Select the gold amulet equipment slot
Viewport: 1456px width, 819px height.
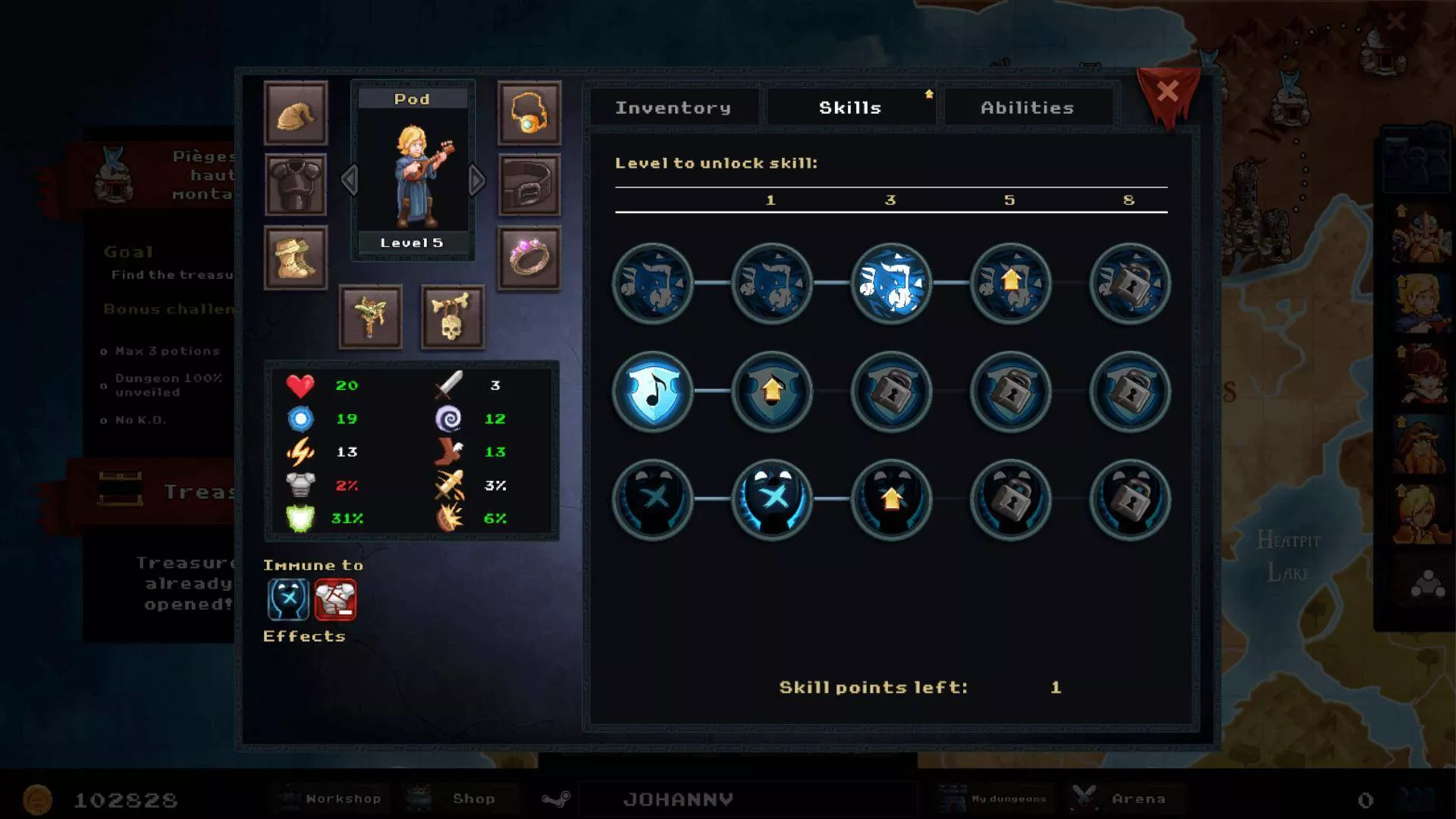tap(529, 113)
